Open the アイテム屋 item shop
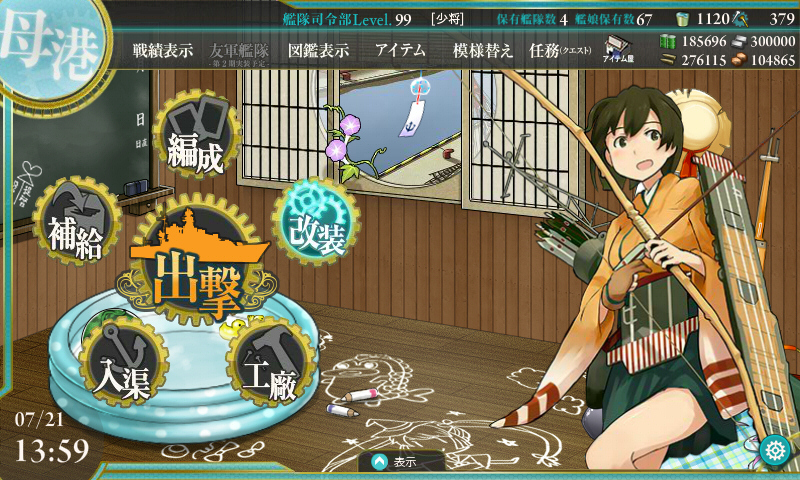 [620, 49]
